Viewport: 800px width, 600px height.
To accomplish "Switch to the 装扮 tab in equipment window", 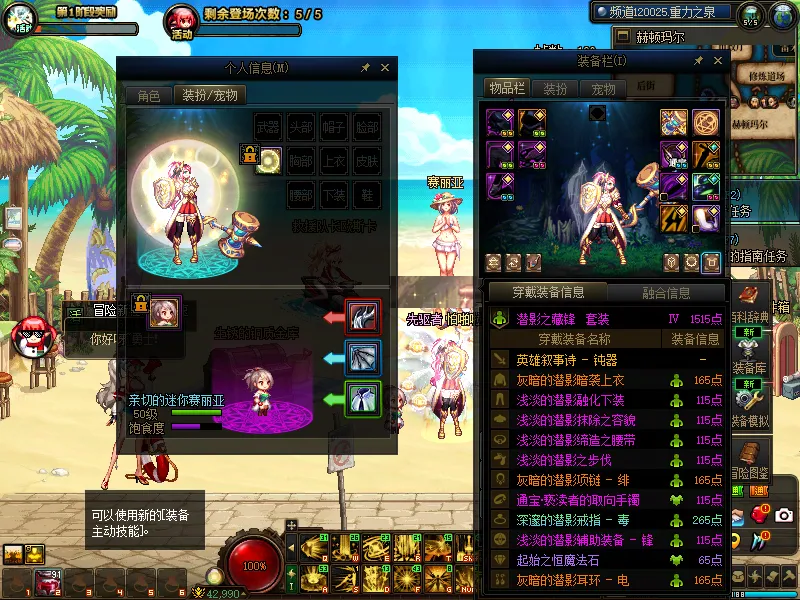I will 555,88.
